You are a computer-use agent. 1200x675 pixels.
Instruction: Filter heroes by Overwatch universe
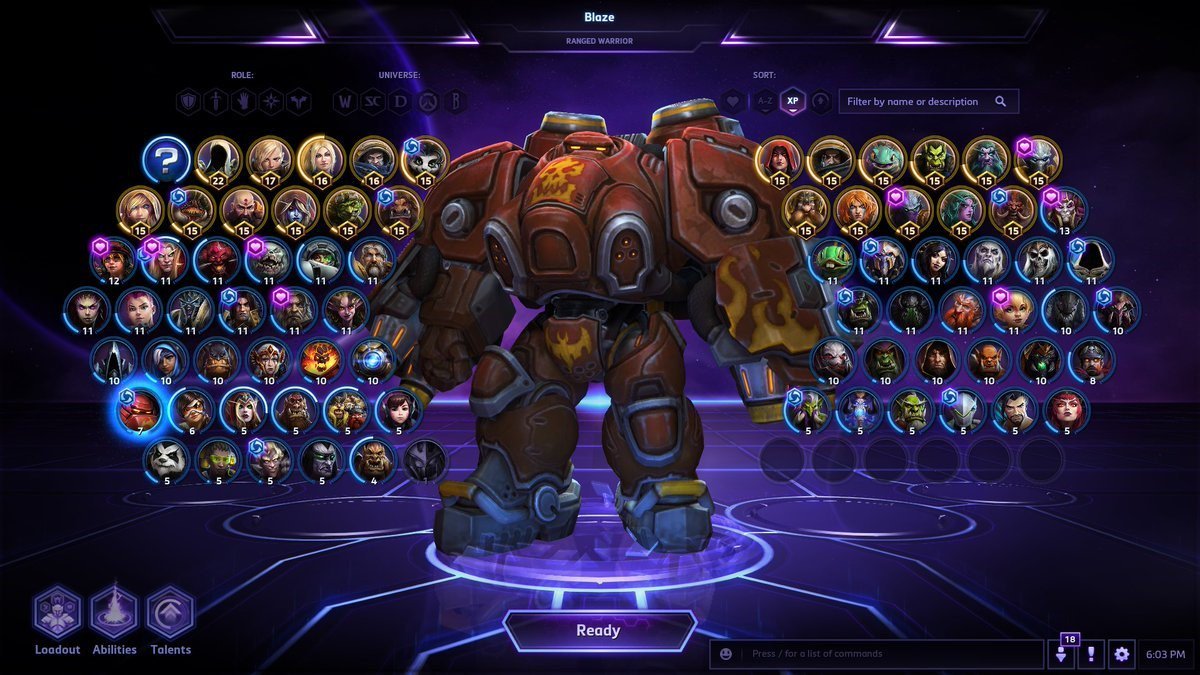(428, 101)
